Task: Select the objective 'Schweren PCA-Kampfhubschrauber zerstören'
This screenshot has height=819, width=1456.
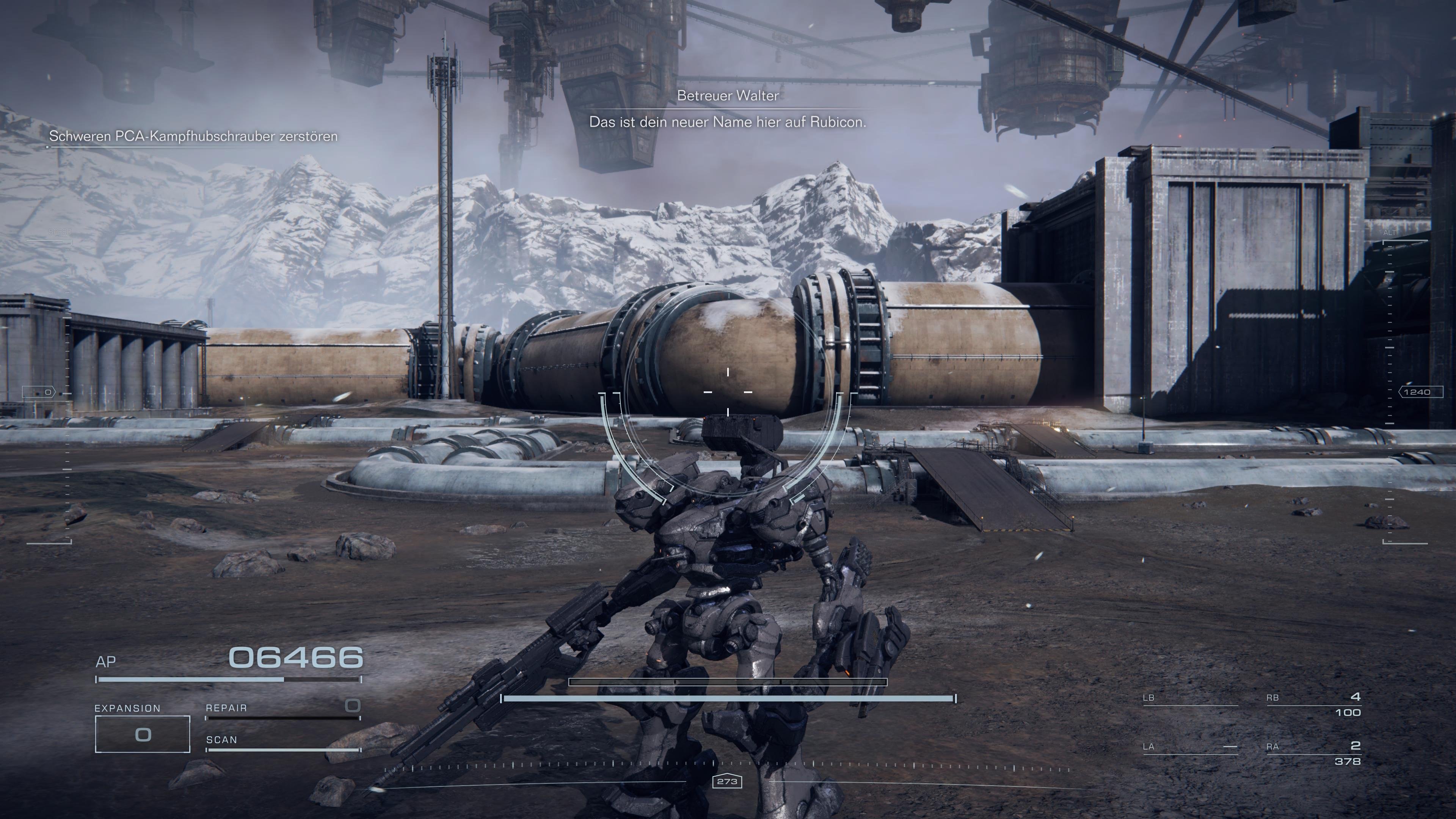Action: coord(195,136)
